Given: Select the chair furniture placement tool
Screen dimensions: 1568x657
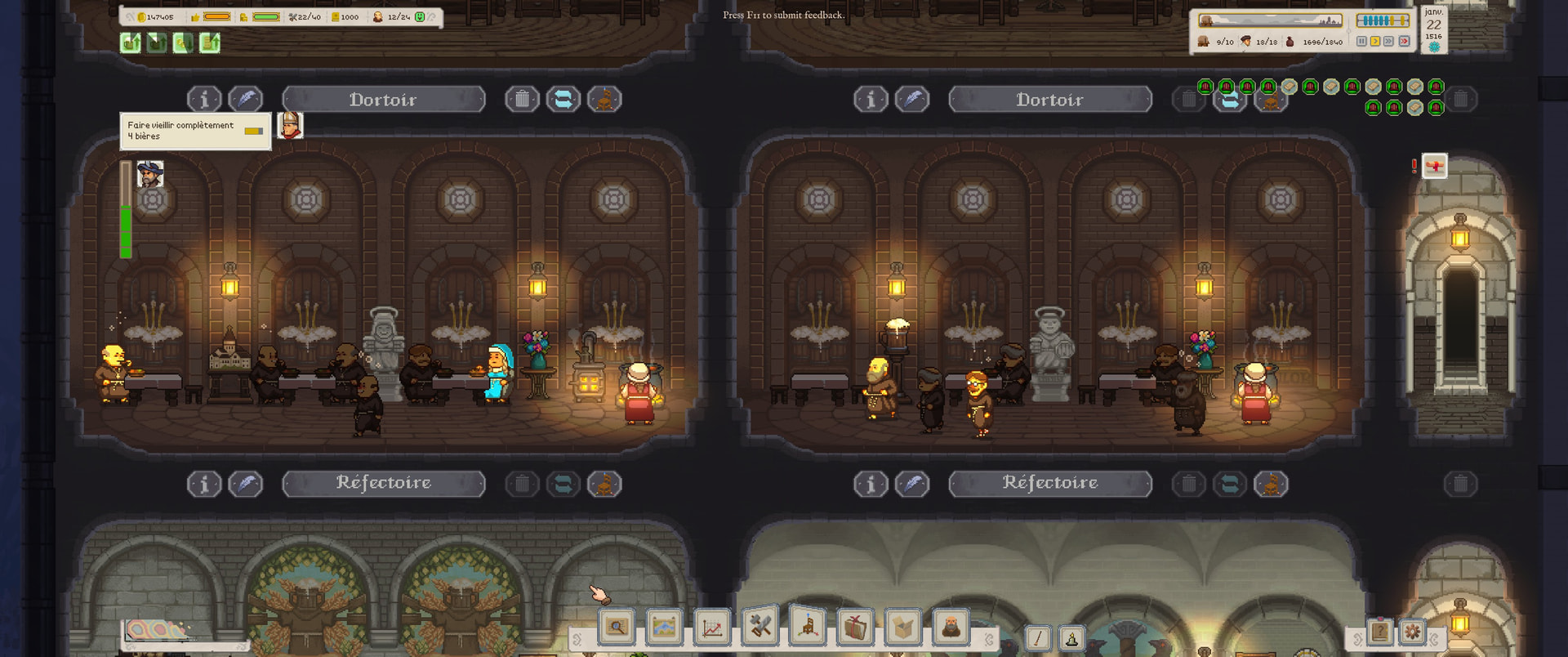Looking at the screenshot, I should click(808, 628).
